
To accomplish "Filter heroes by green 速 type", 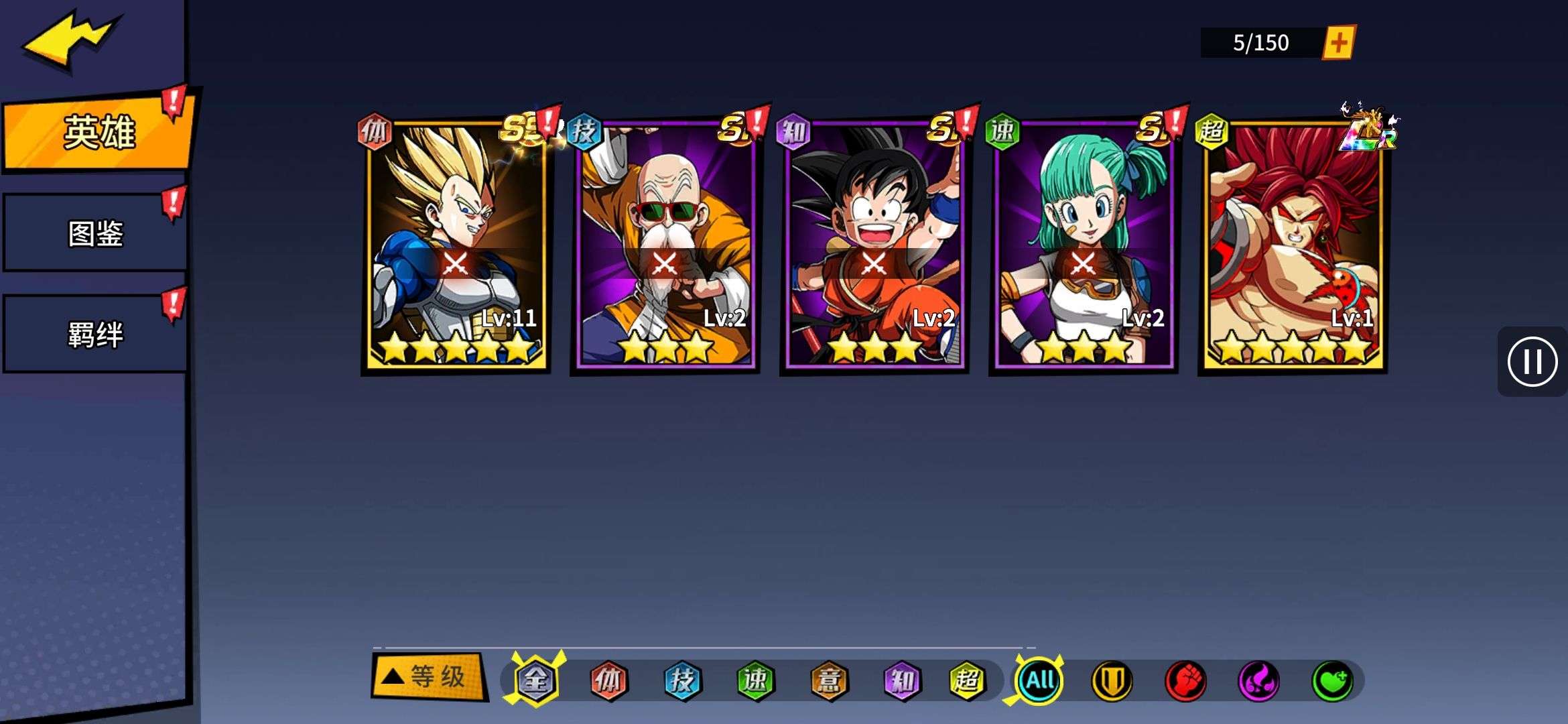I will click(x=755, y=680).
